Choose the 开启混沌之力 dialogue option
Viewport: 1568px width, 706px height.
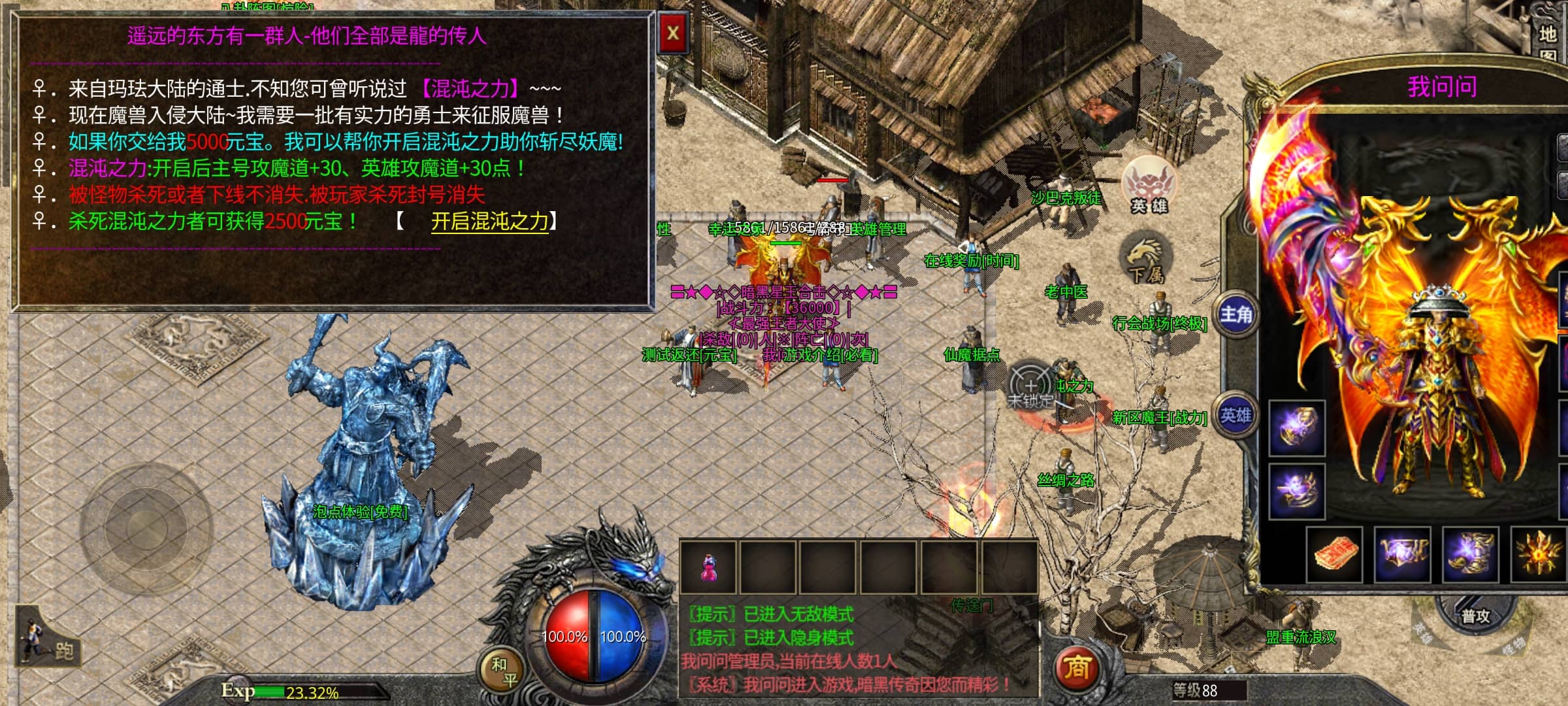click(x=489, y=222)
